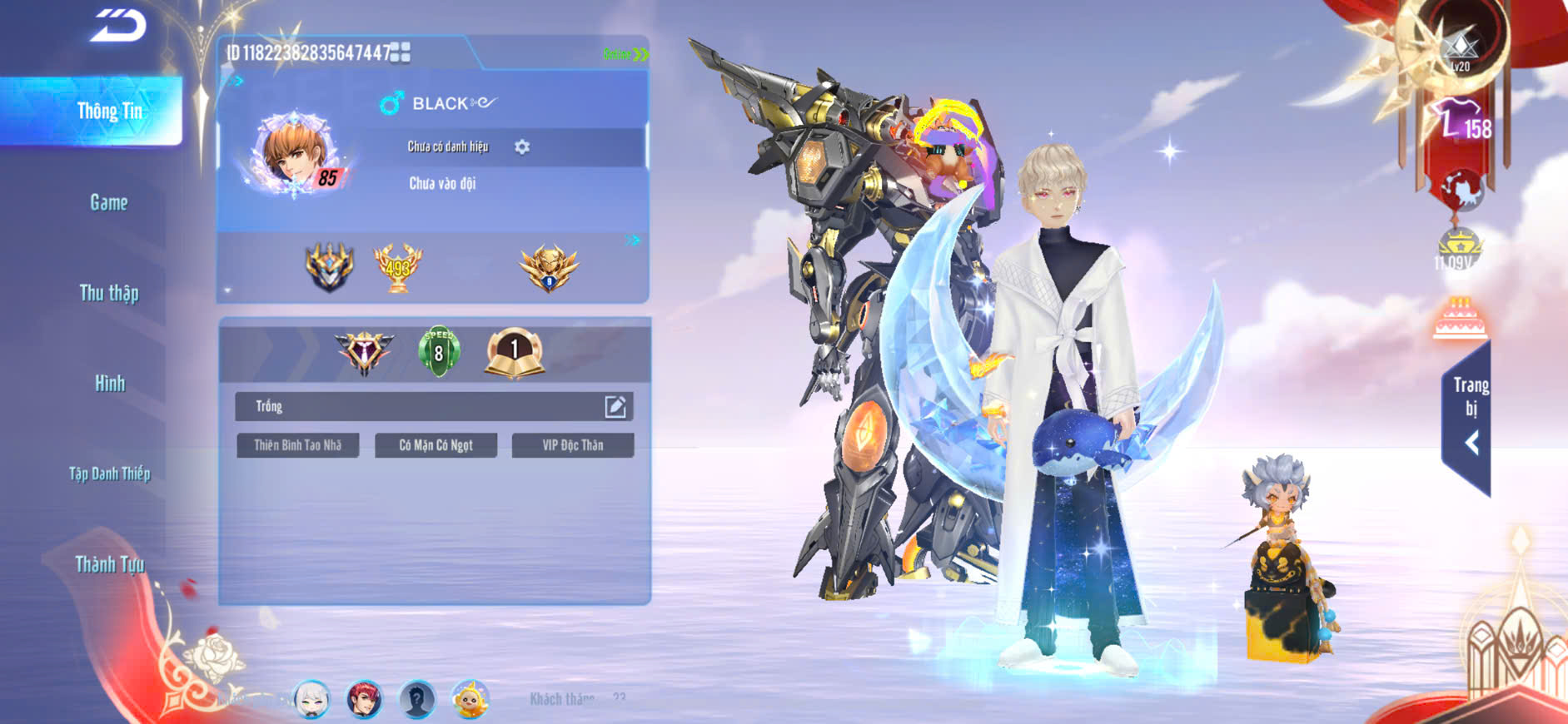Switch to the Hình tab
Viewport: 1568px width, 724px height.
[109, 384]
